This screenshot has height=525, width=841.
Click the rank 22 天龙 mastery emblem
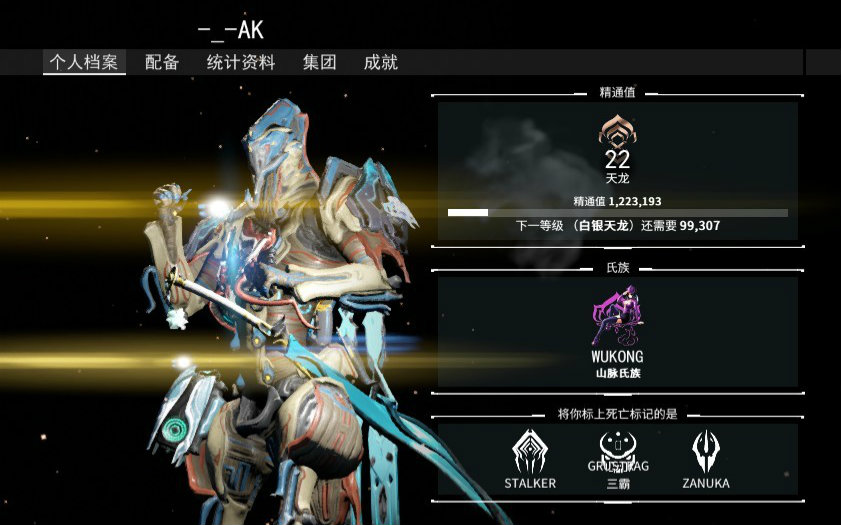point(617,132)
